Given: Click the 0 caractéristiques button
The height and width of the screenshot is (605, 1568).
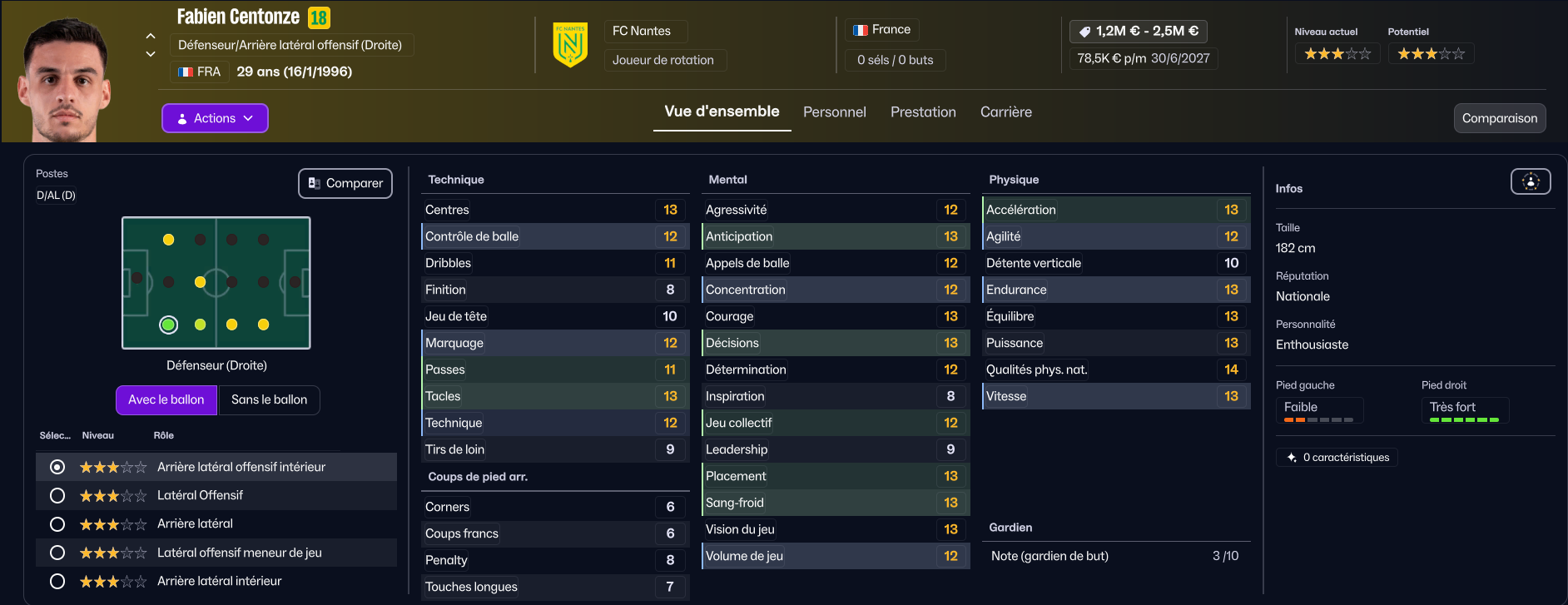Looking at the screenshot, I should pyautogui.click(x=1337, y=458).
